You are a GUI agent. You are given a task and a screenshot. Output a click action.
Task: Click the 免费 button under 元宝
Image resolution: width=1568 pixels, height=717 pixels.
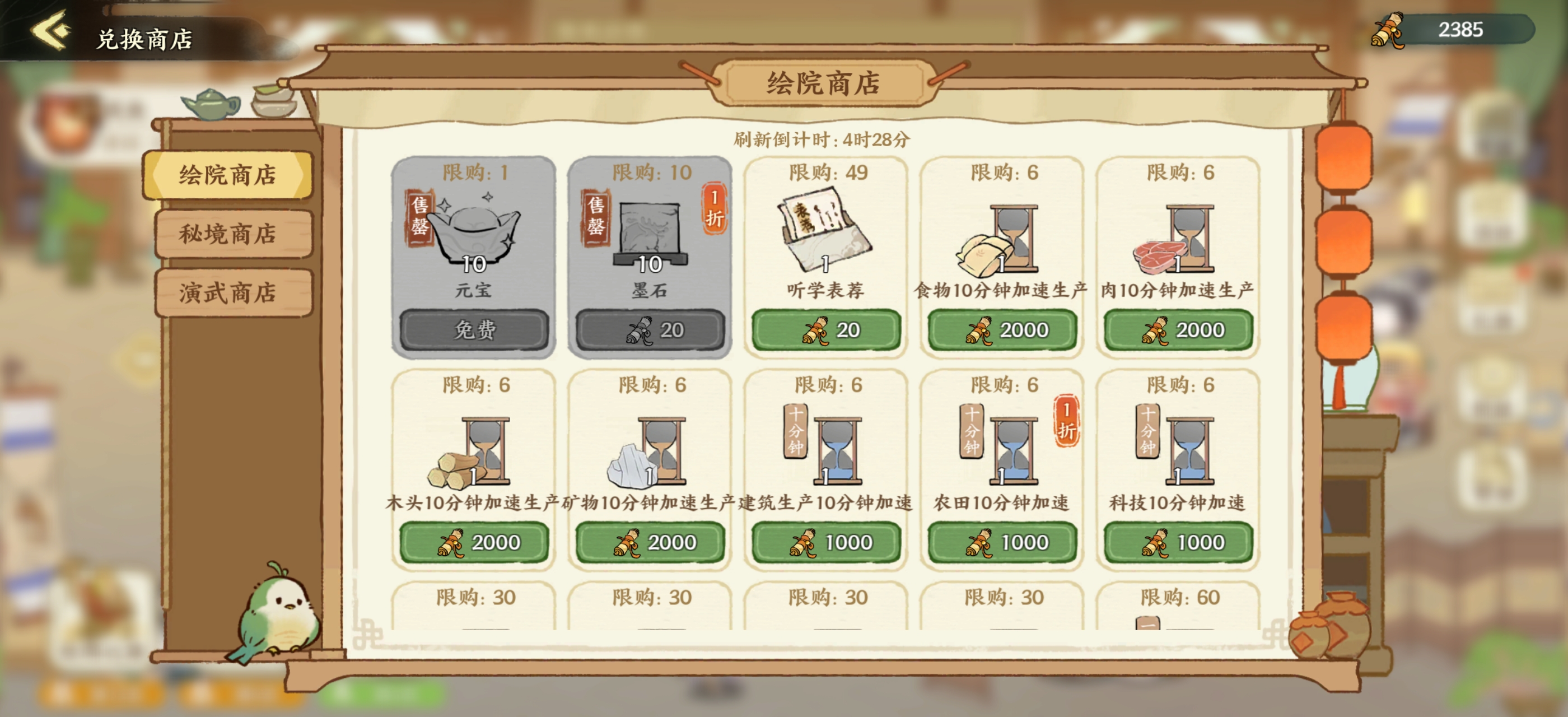(474, 329)
